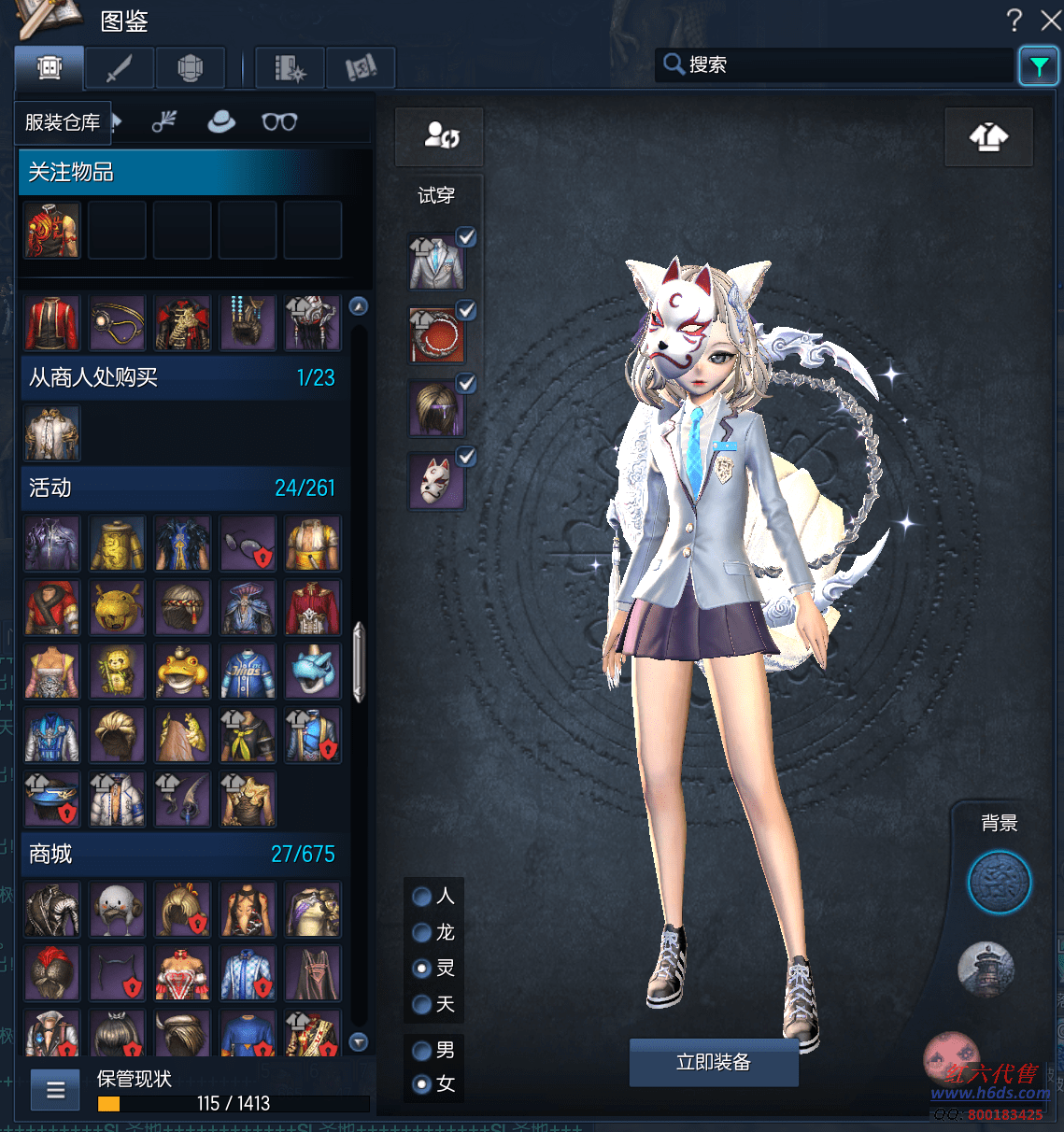Switch to the sword weapon tab

pos(120,68)
